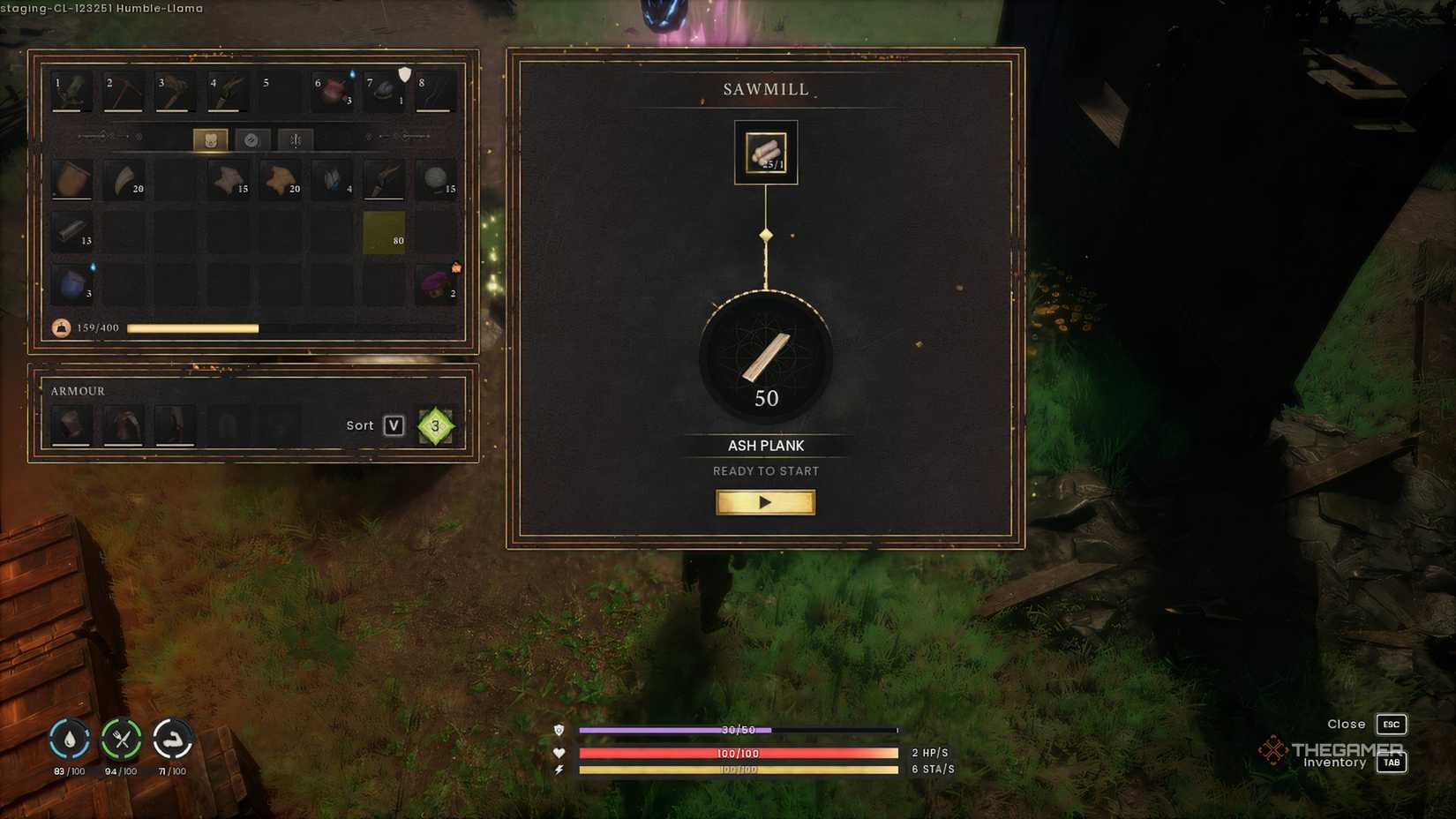The width and height of the screenshot is (1456, 819).
Task: Click the Sawmill panel title
Action: [x=765, y=88]
